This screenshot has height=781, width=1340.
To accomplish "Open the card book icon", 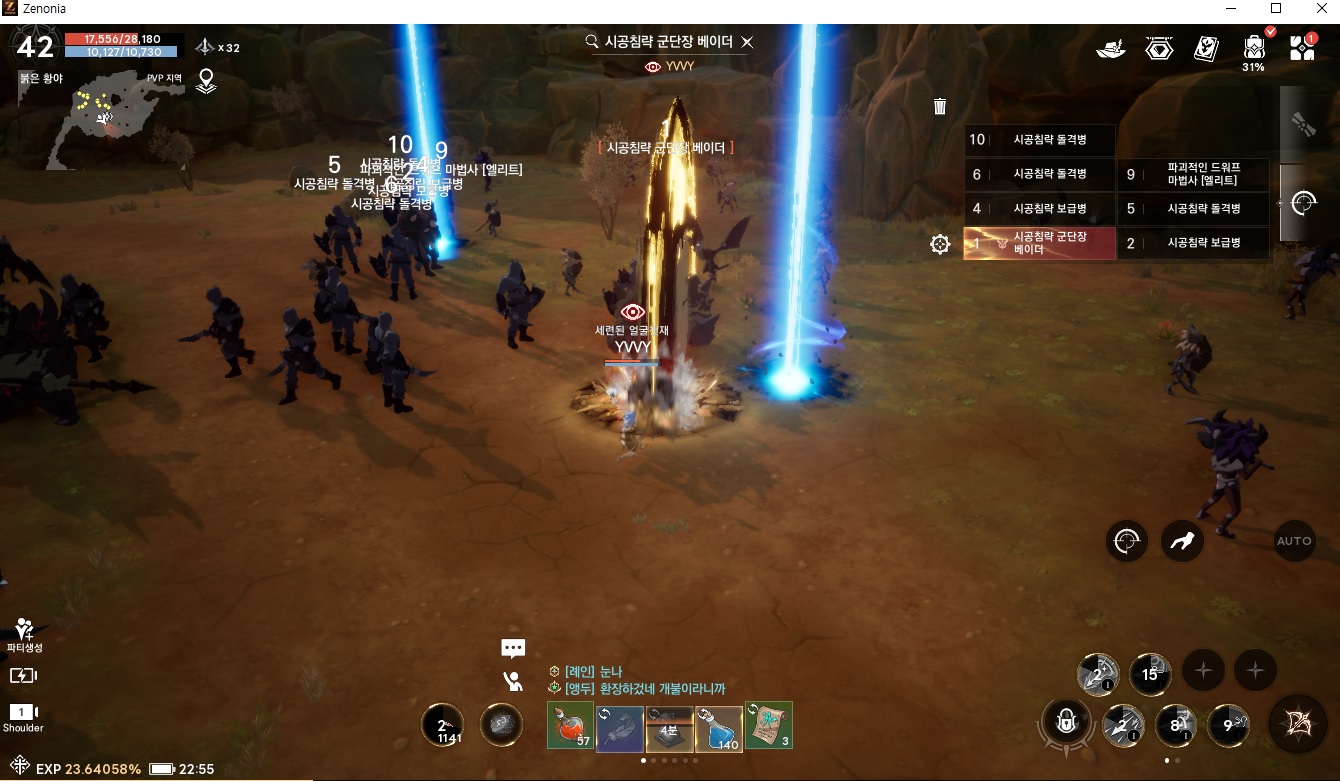I will point(1206,49).
